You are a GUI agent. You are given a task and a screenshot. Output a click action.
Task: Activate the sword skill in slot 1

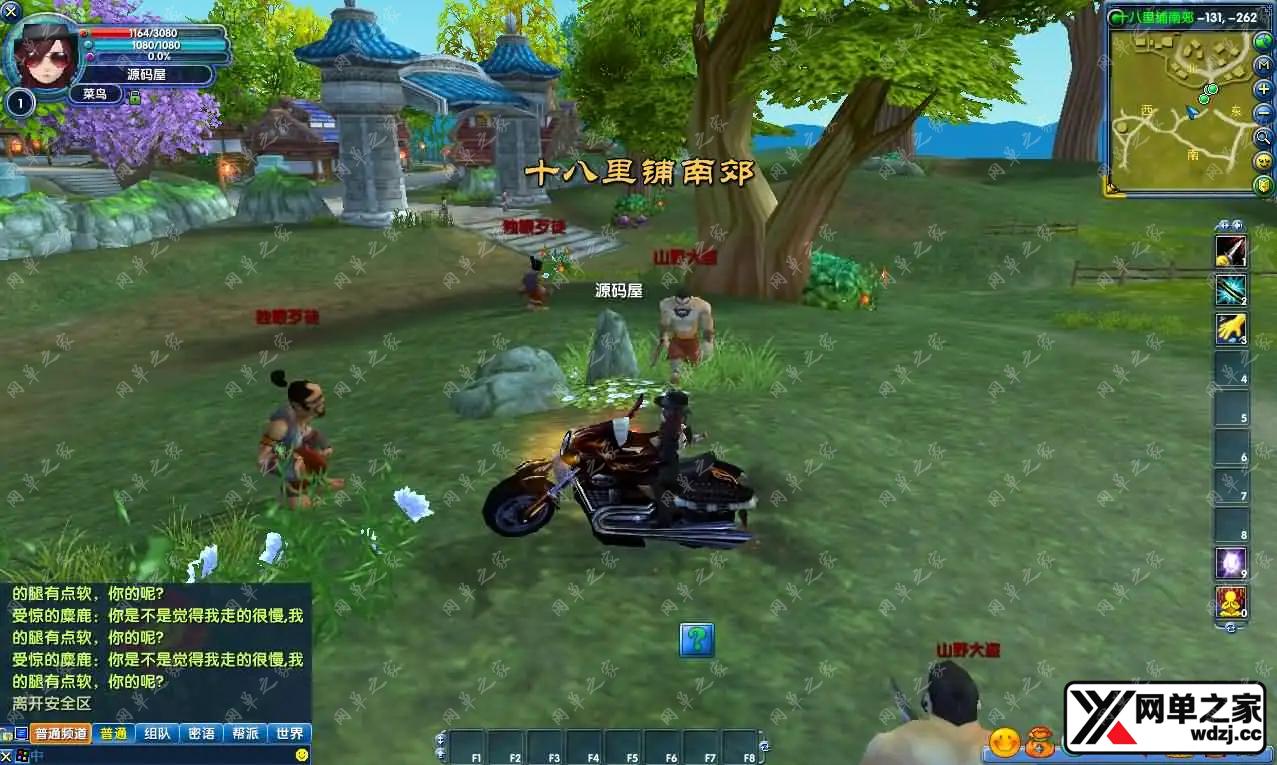click(x=1230, y=250)
